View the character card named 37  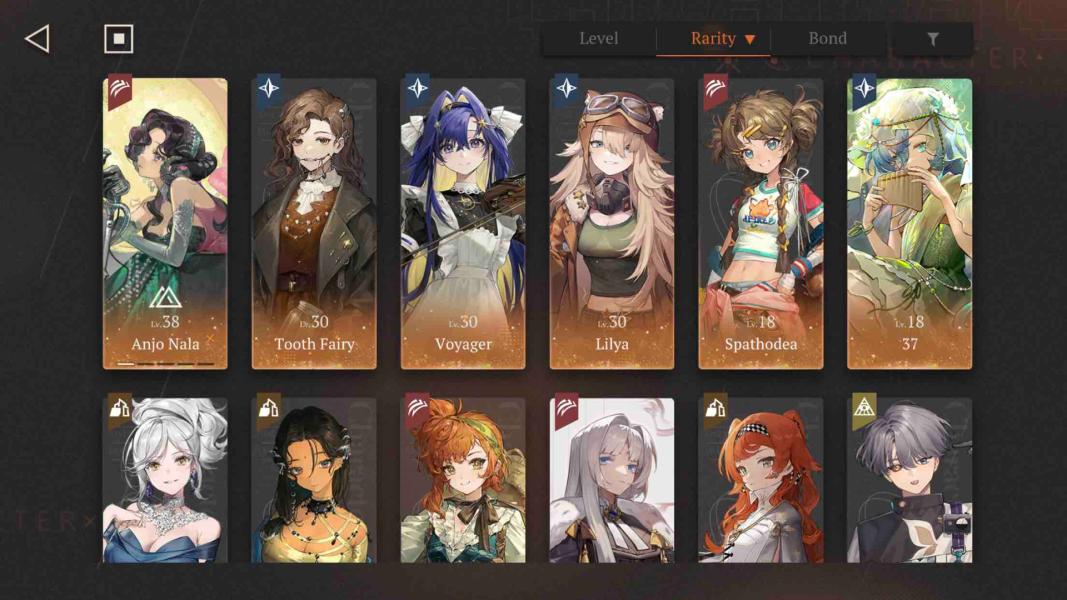910,223
